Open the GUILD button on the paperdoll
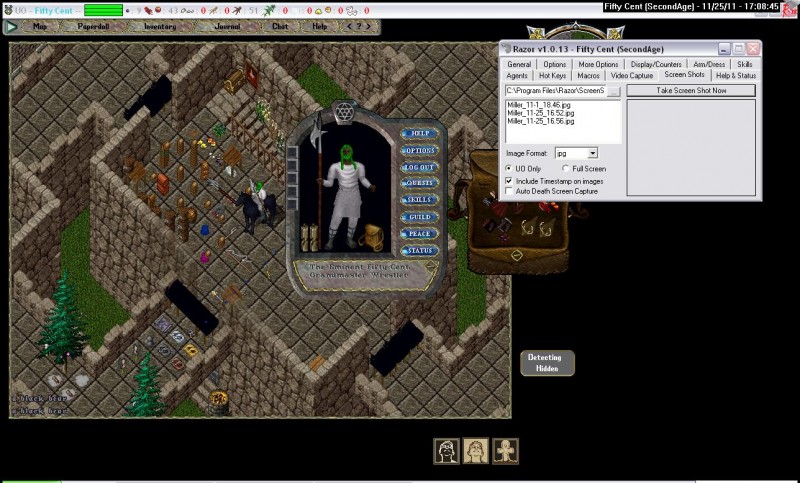Screen dimensions: 800x483 tap(419, 216)
